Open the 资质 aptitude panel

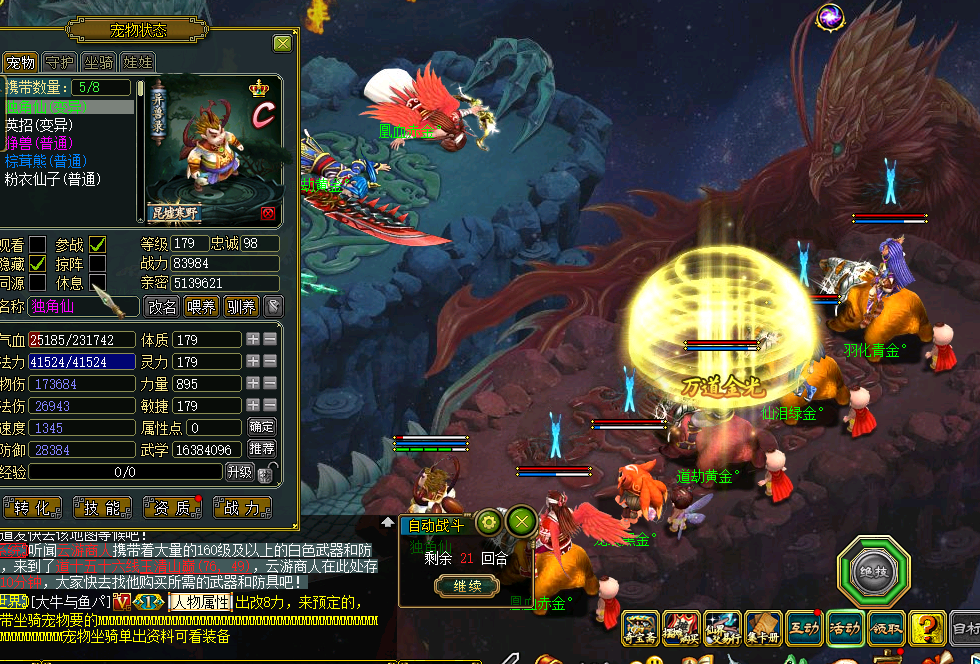point(171,508)
